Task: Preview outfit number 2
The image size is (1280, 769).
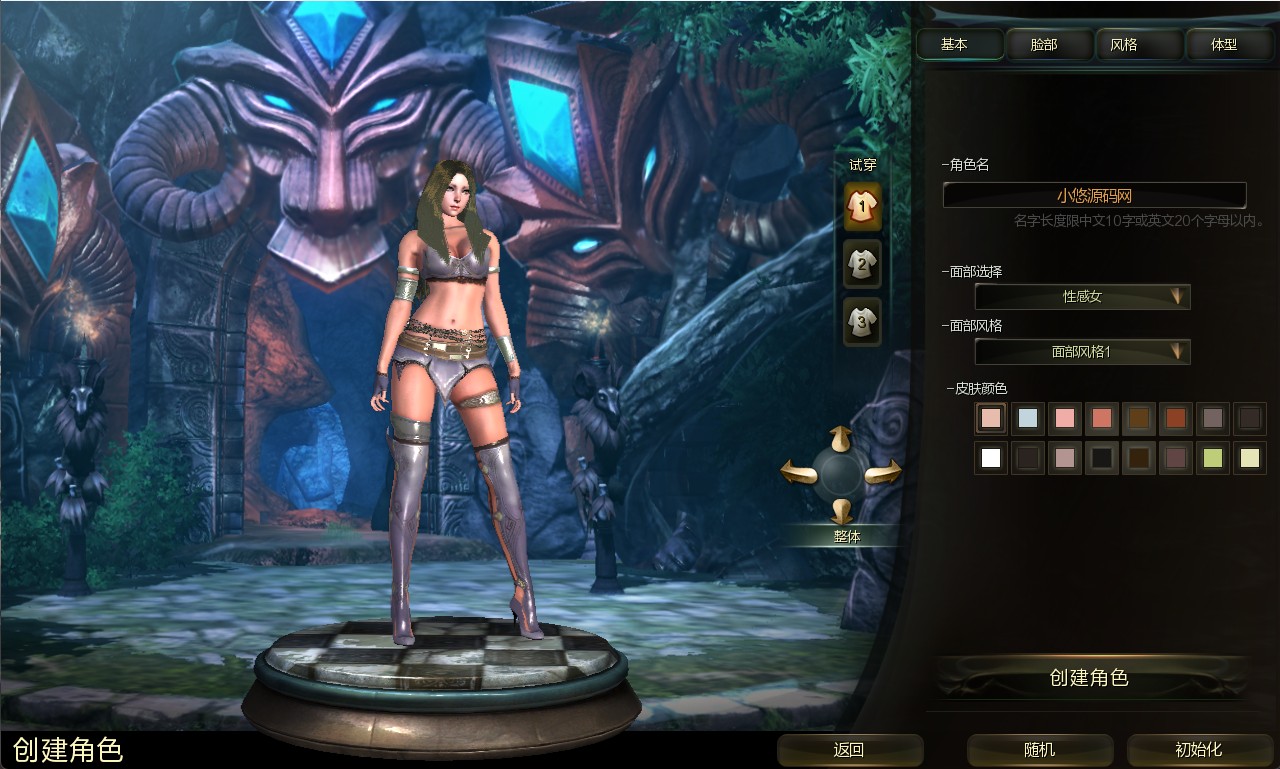Action: [x=862, y=264]
